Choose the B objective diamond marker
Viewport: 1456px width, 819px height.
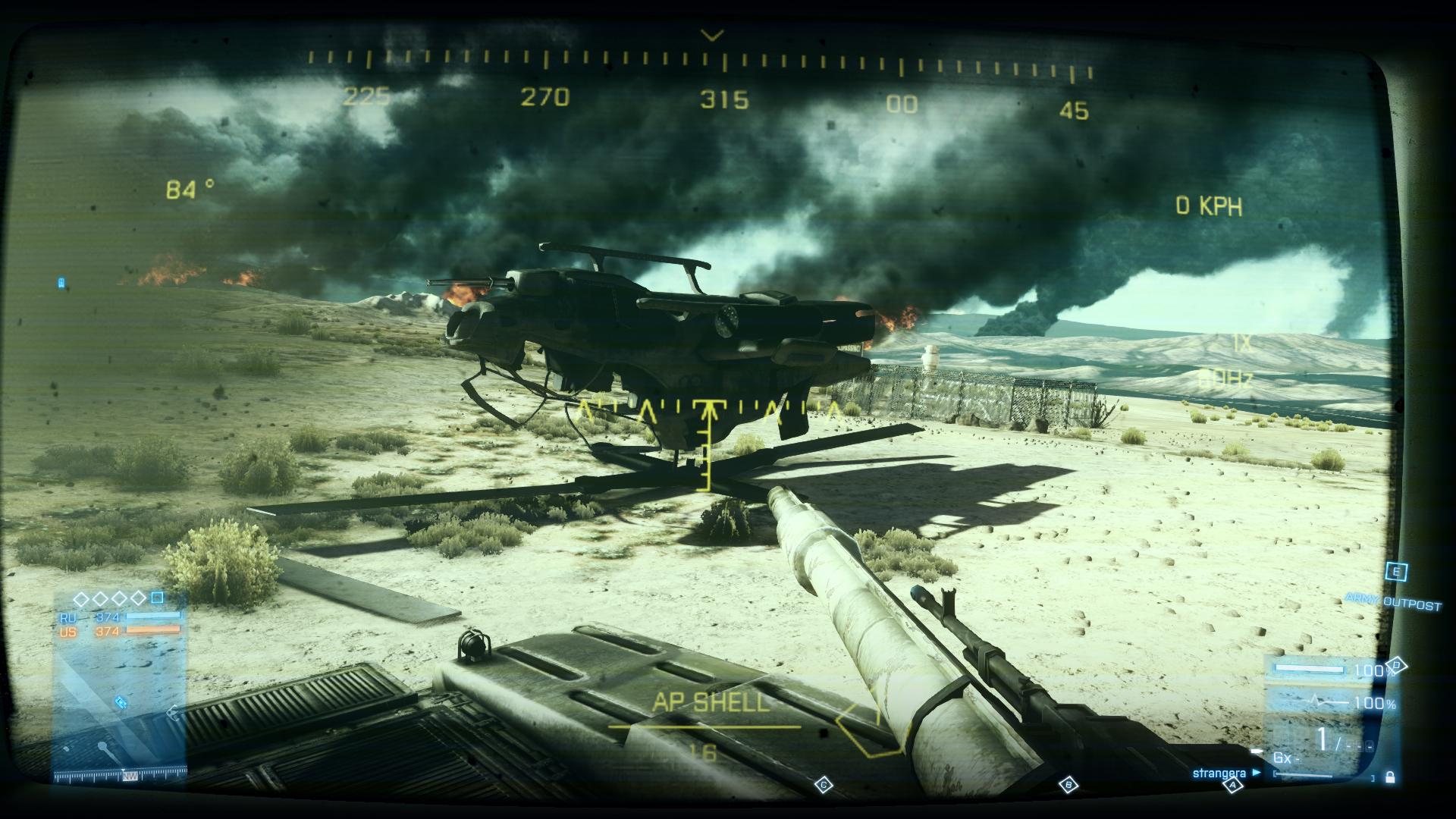point(1068,785)
